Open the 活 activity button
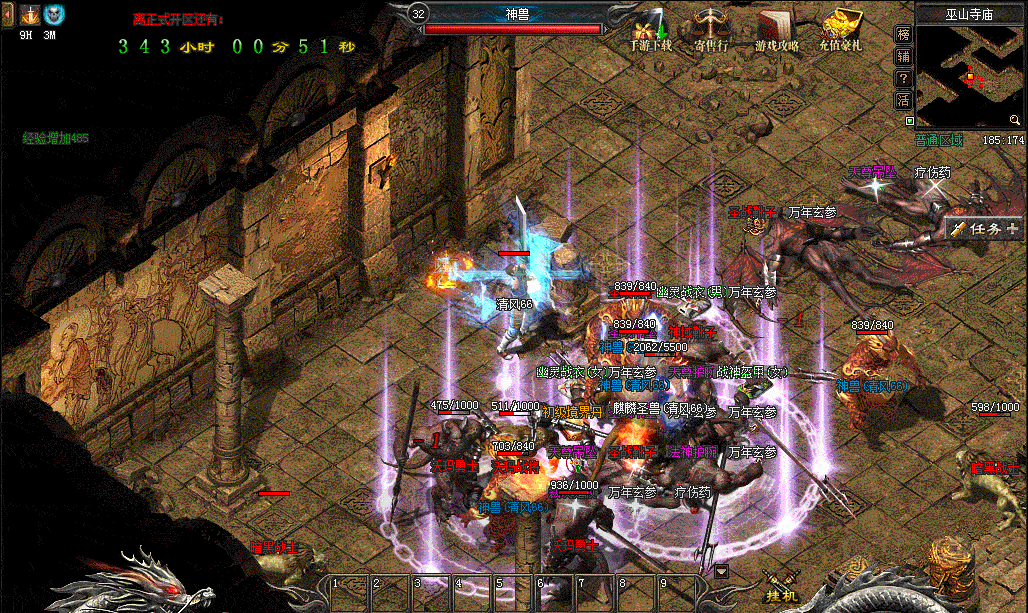Viewport: 1028px width, 613px height. tap(903, 99)
